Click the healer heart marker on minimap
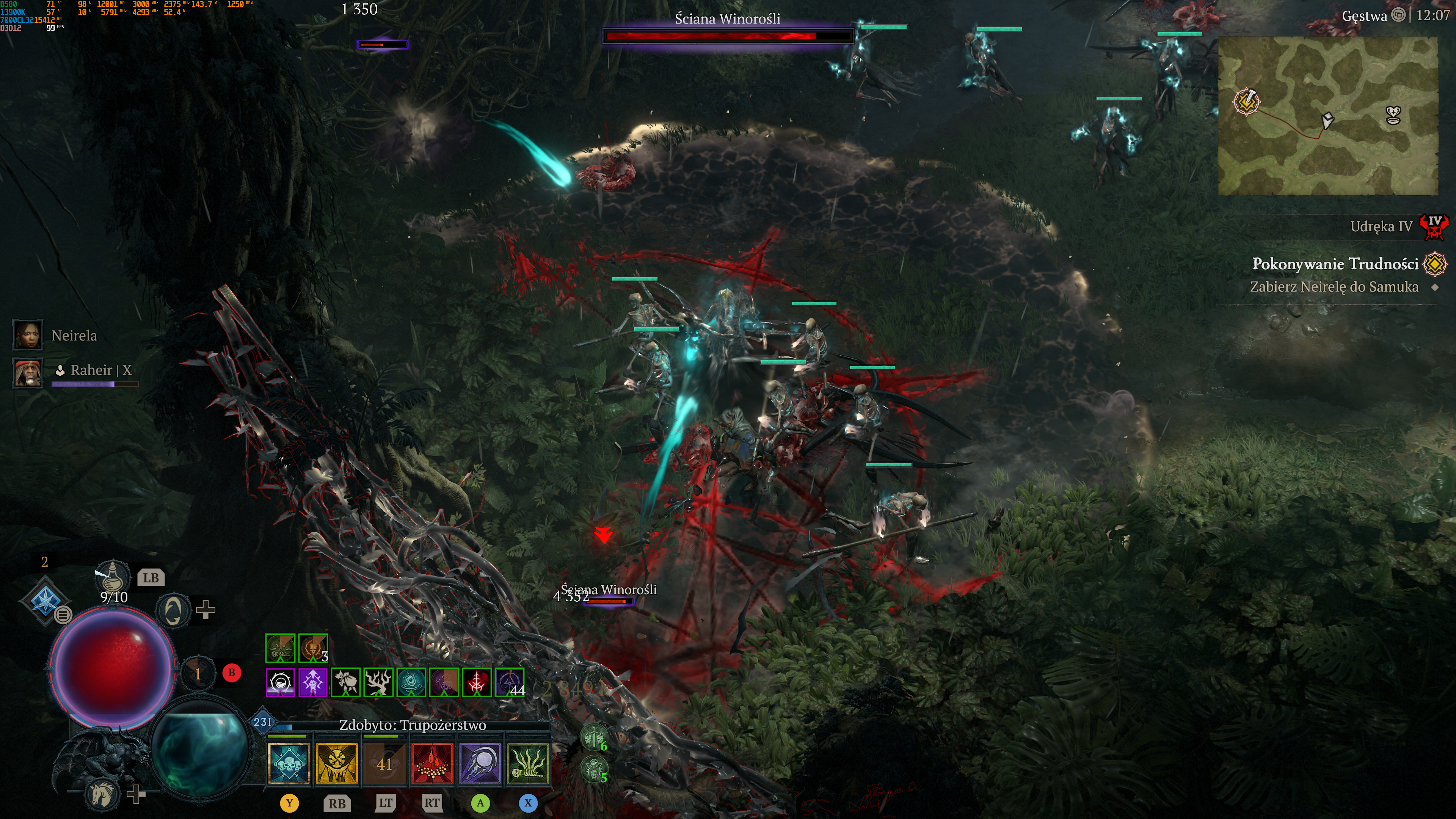The height and width of the screenshot is (819, 1456). tap(1394, 115)
